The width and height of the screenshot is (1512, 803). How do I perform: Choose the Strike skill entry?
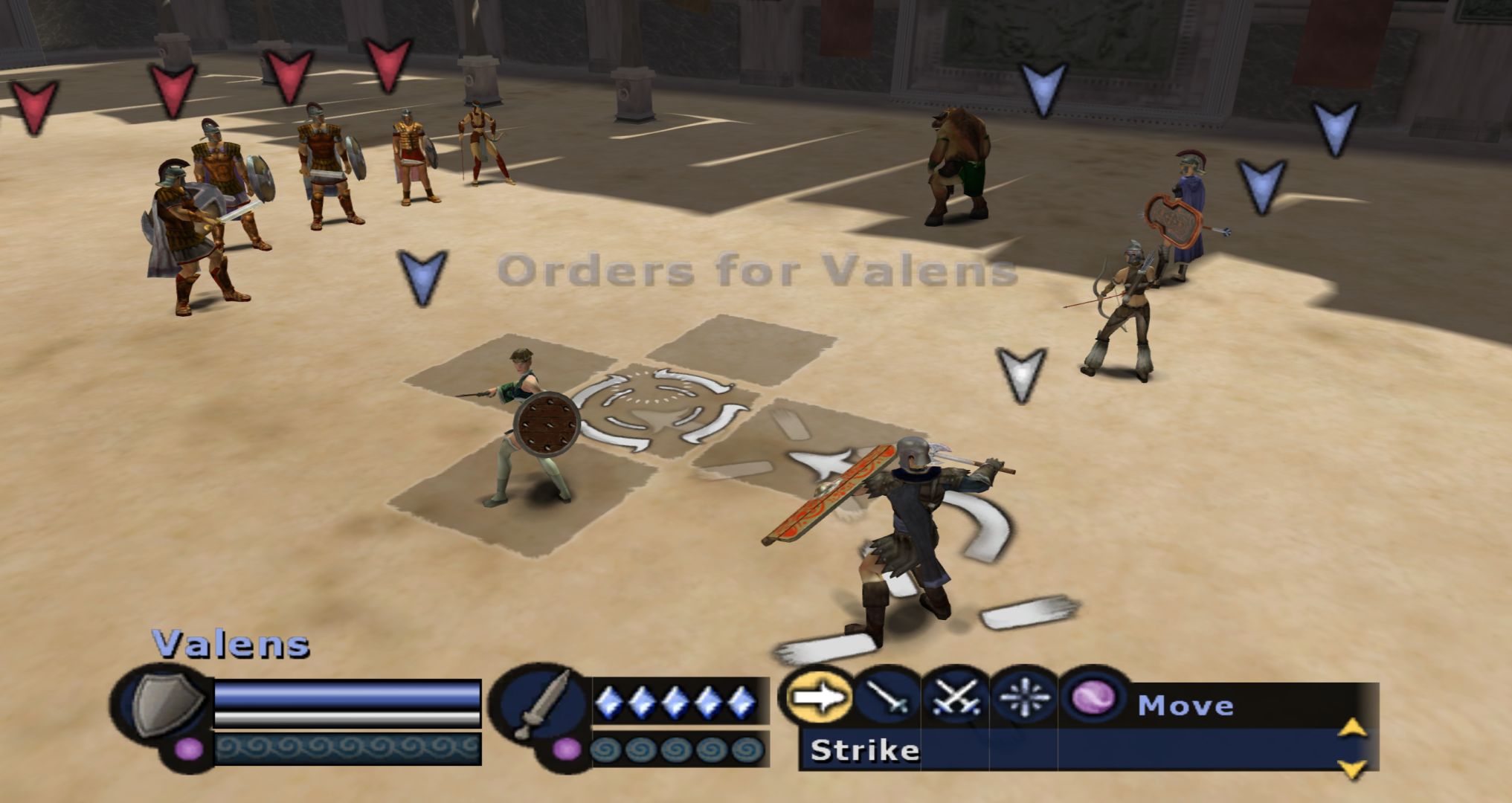(x=865, y=750)
